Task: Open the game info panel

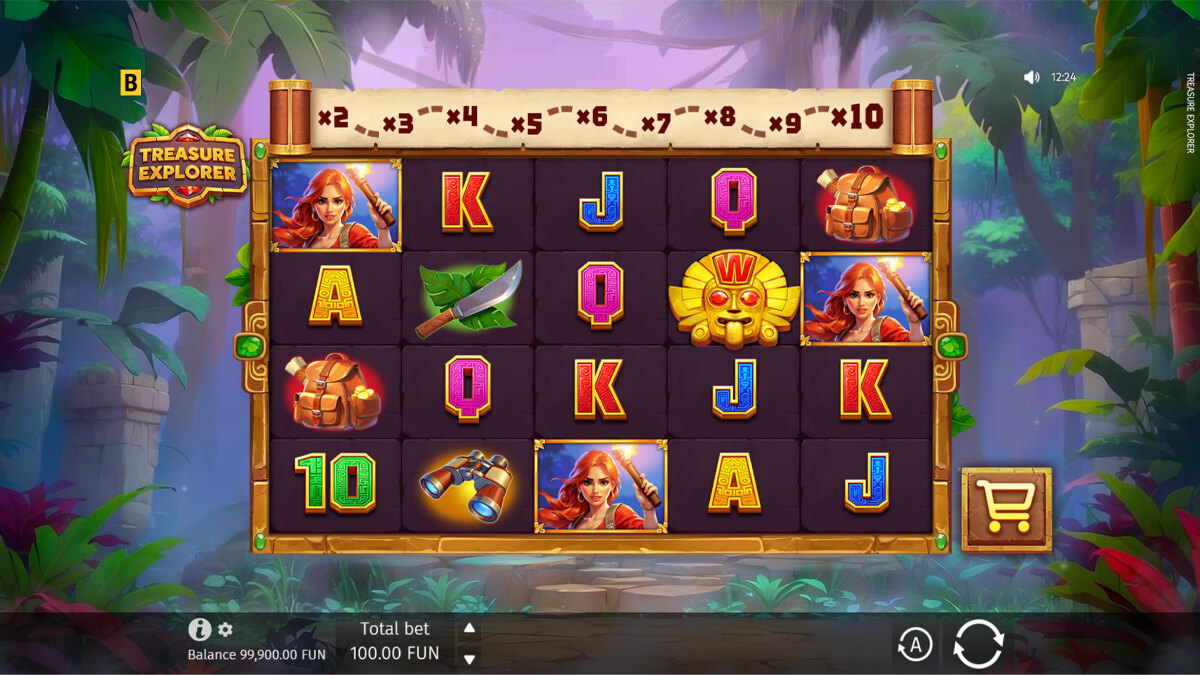Action: click(x=199, y=629)
